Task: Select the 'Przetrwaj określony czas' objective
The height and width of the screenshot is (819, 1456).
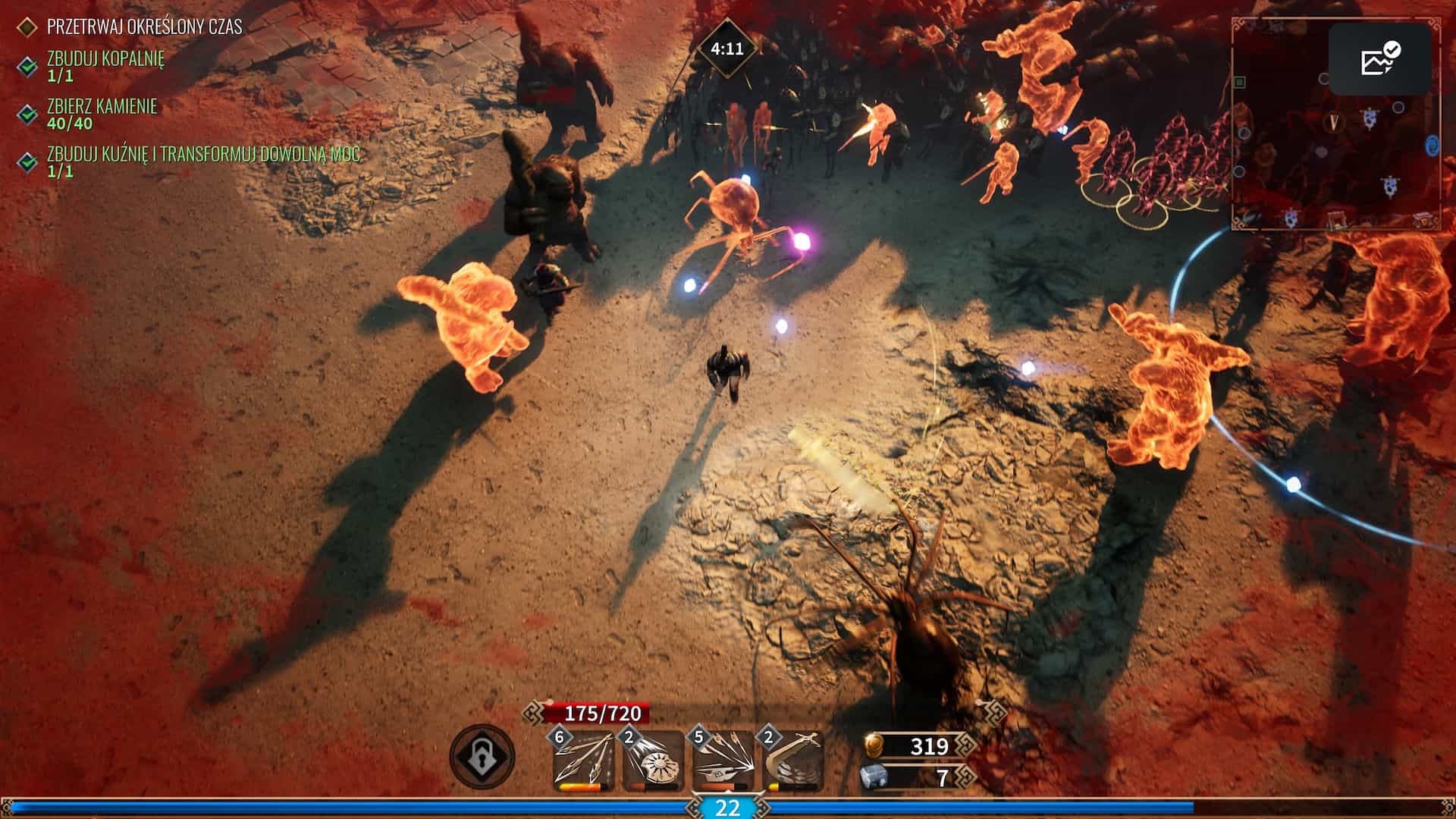Action: [144, 27]
